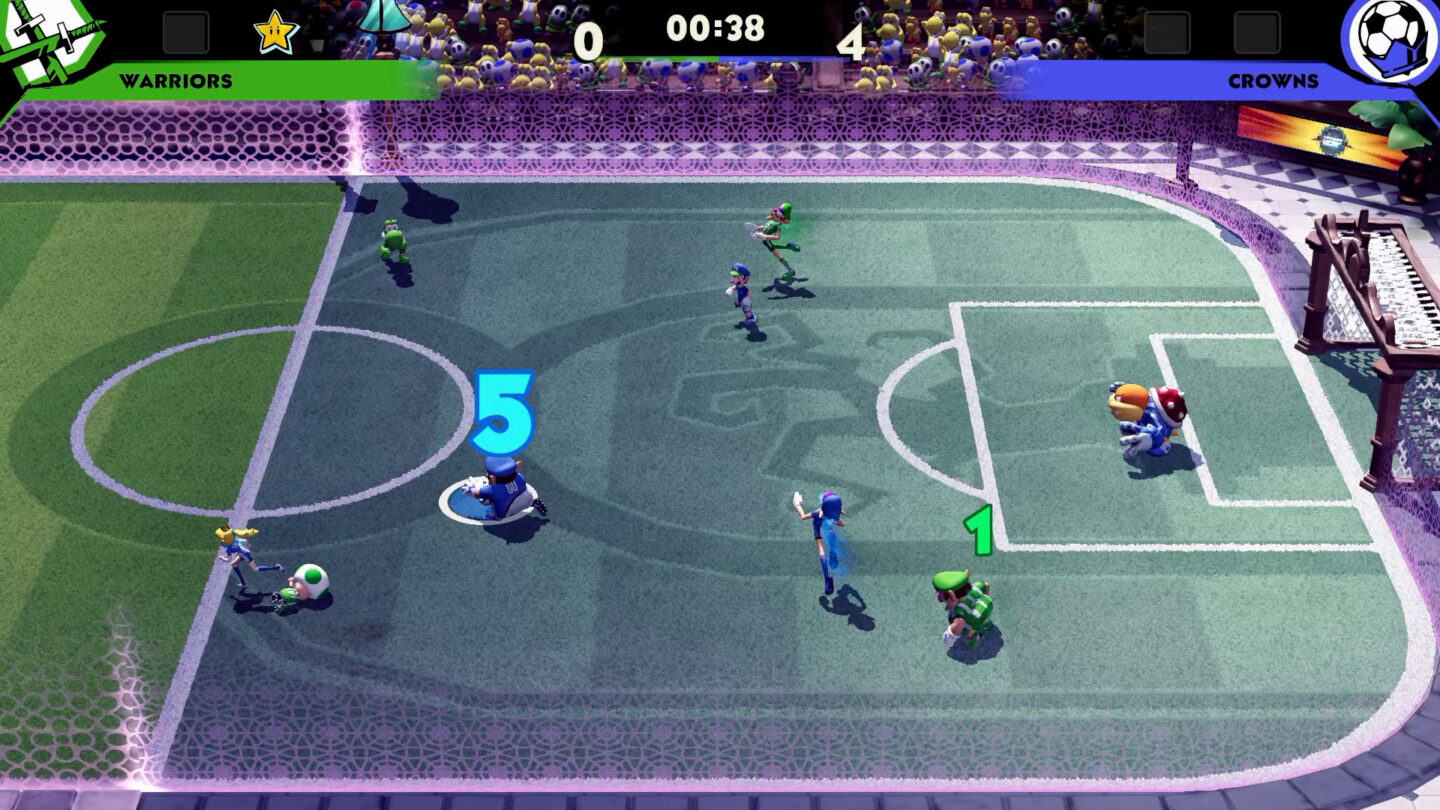Click the Warriors team crest logo
The height and width of the screenshot is (810, 1440).
(50, 40)
